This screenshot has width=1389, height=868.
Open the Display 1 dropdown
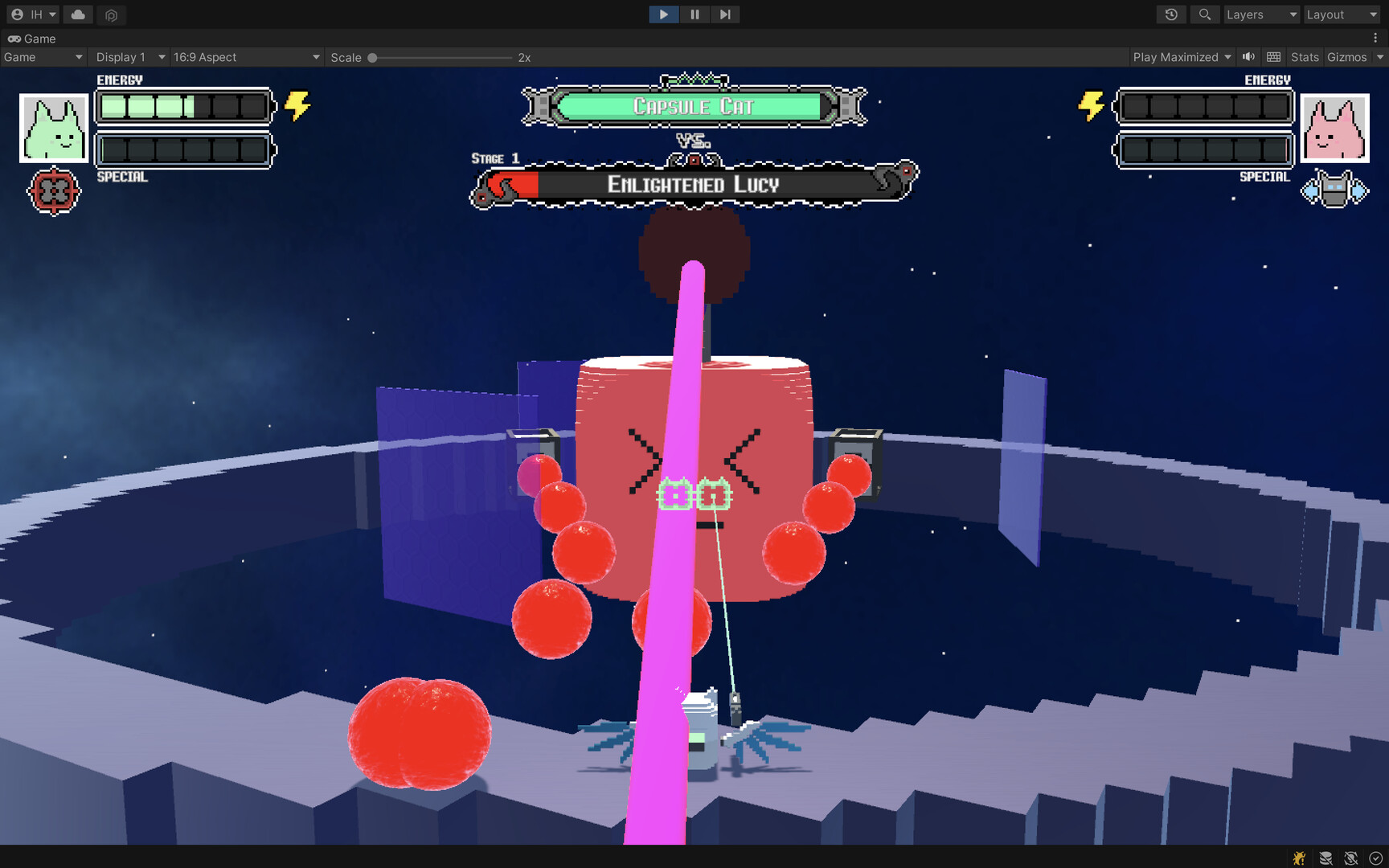[129, 56]
